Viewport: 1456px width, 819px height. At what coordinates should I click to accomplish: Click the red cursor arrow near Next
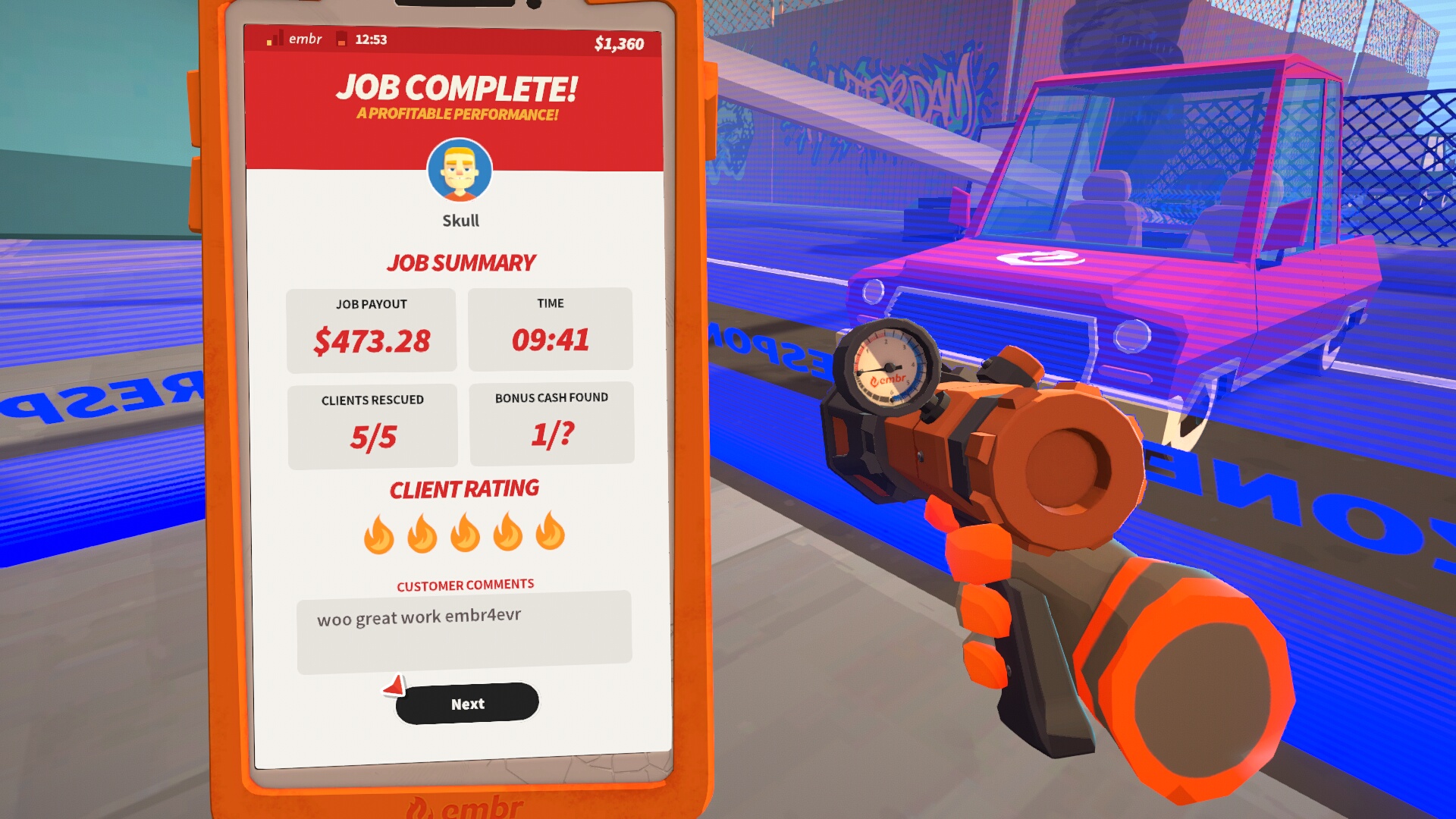(394, 685)
